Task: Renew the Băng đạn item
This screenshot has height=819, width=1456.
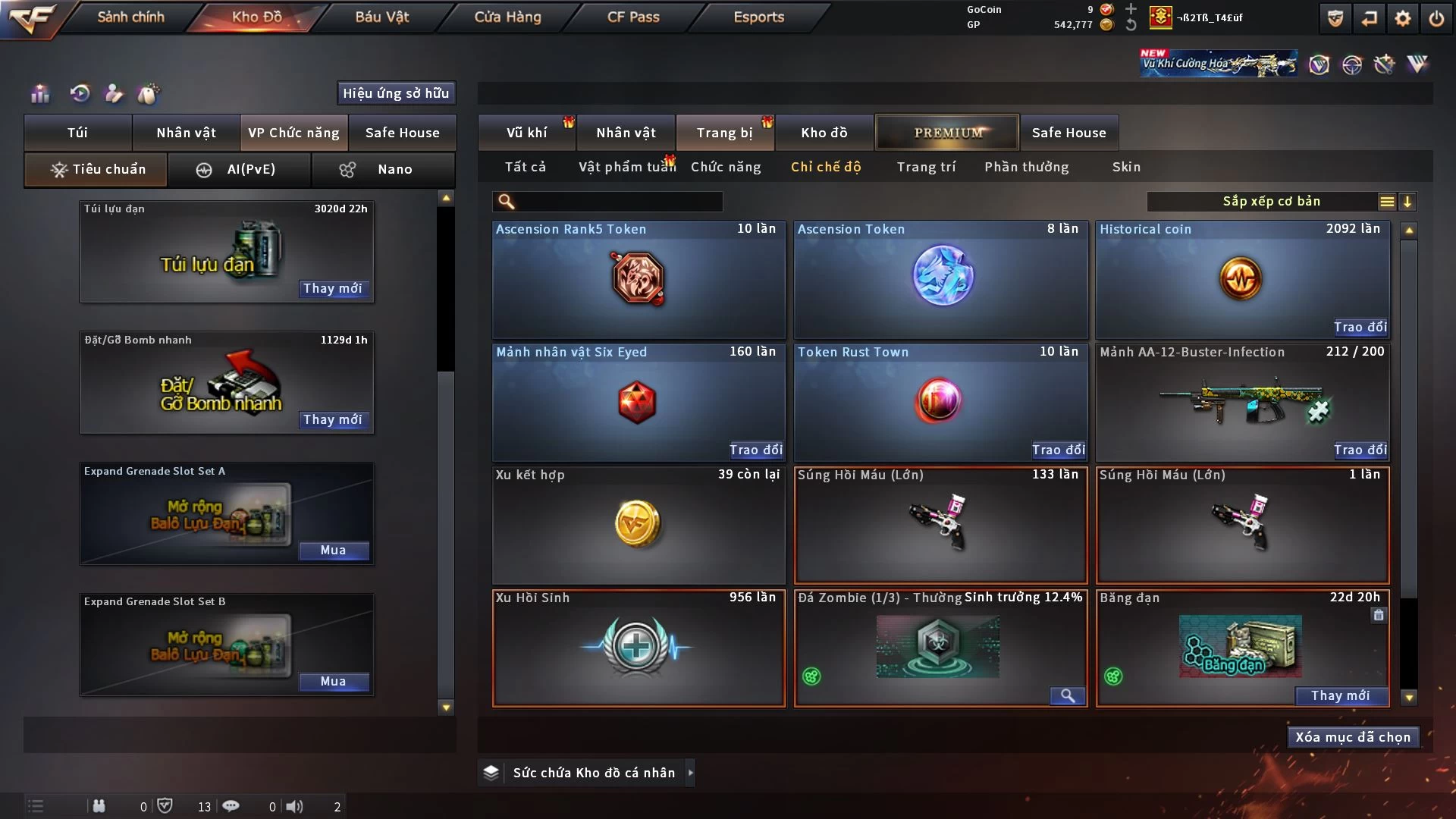Action: point(1340,695)
